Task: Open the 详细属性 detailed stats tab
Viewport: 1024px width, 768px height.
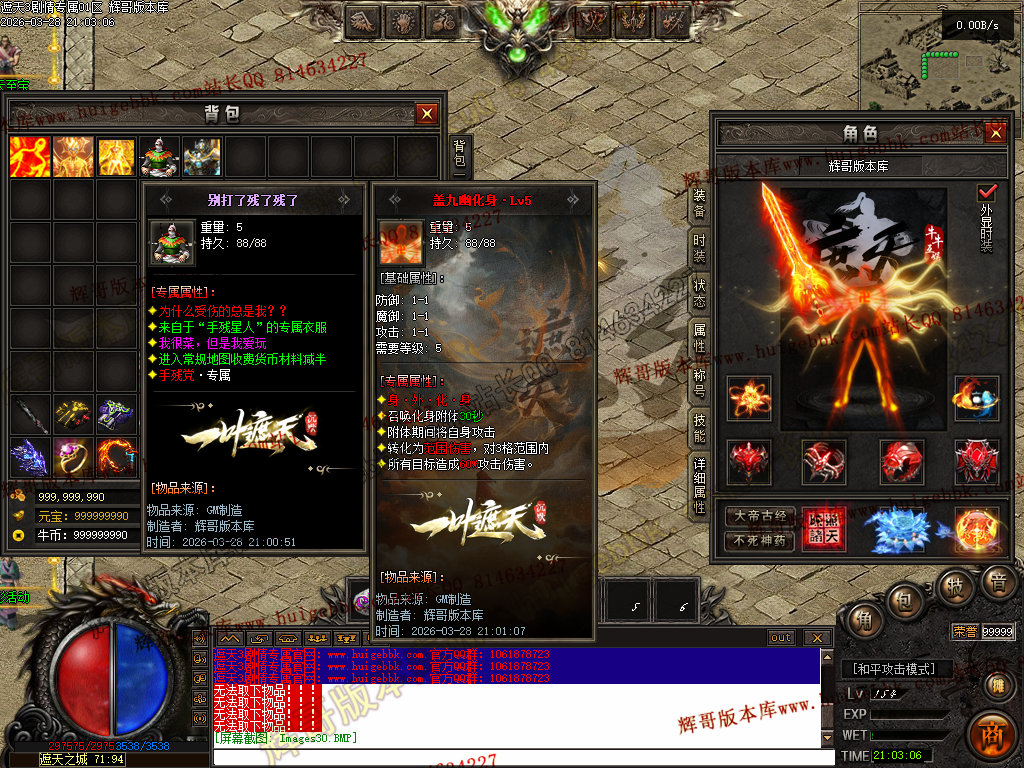Action: (700, 485)
